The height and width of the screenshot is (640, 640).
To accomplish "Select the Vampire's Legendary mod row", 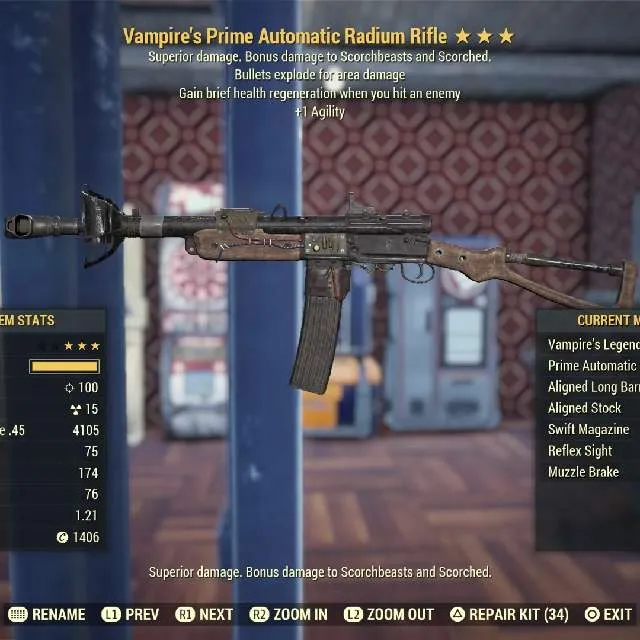I will (x=592, y=344).
